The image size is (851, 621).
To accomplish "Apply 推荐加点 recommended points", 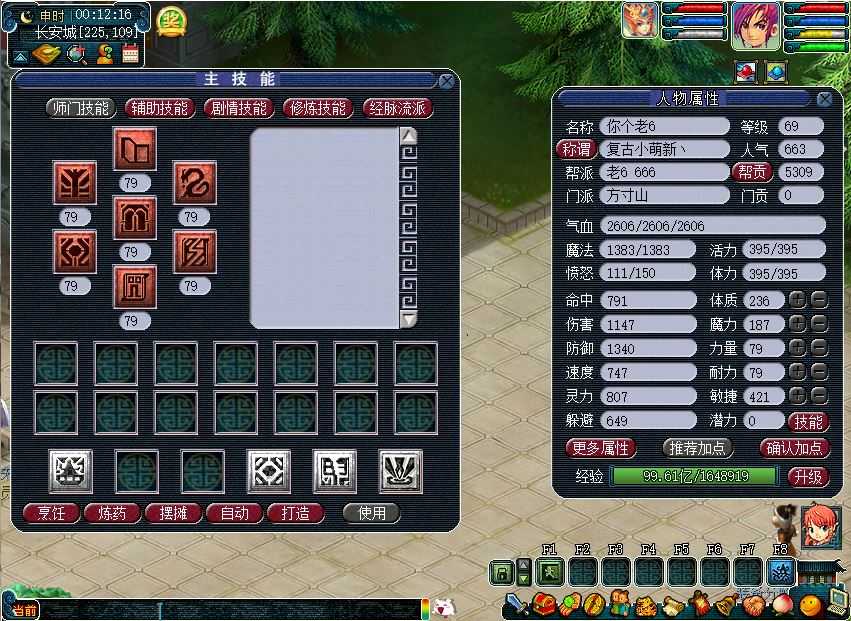I will [x=698, y=448].
